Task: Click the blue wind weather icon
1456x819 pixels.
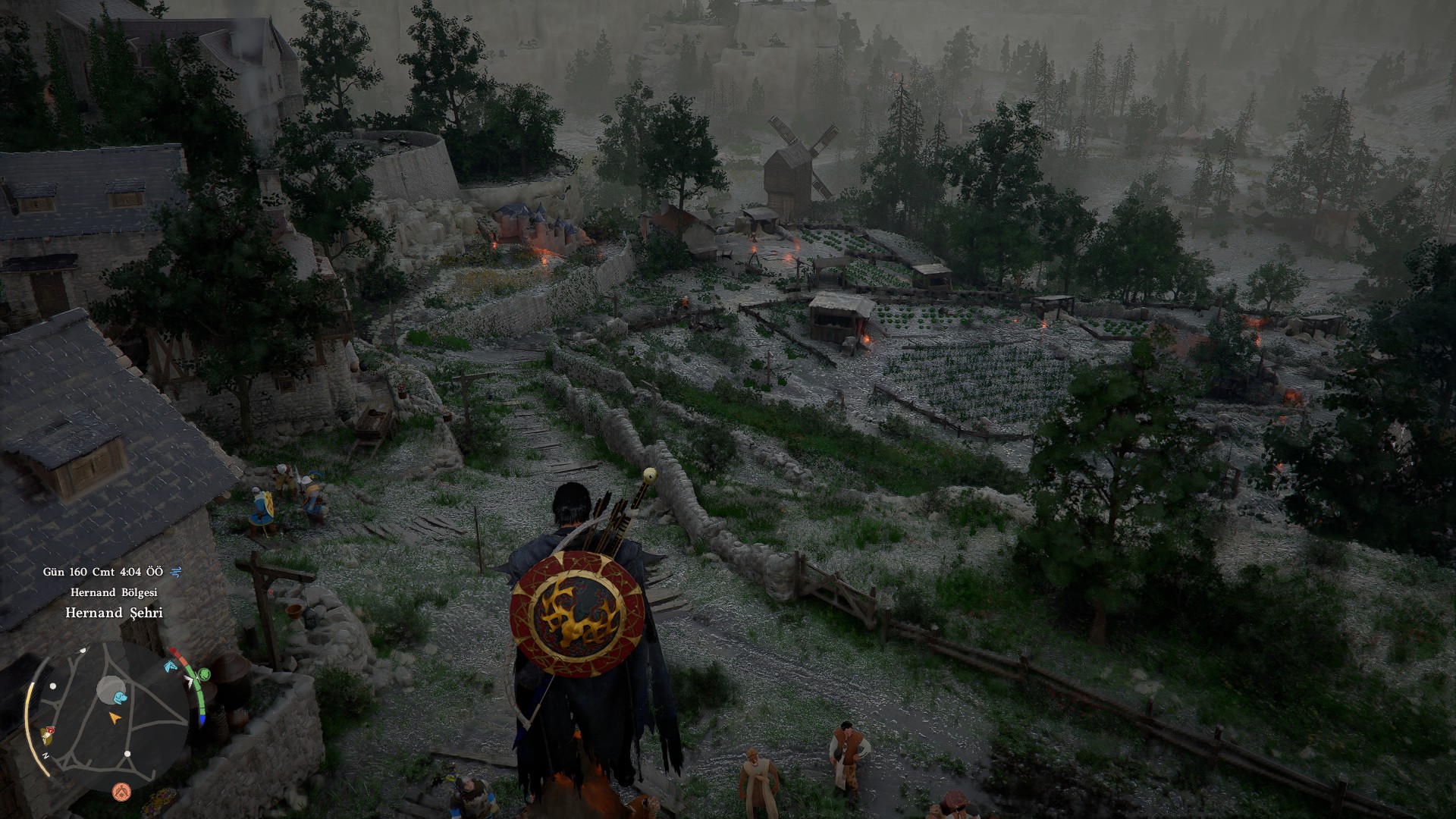Action: (177, 571)
